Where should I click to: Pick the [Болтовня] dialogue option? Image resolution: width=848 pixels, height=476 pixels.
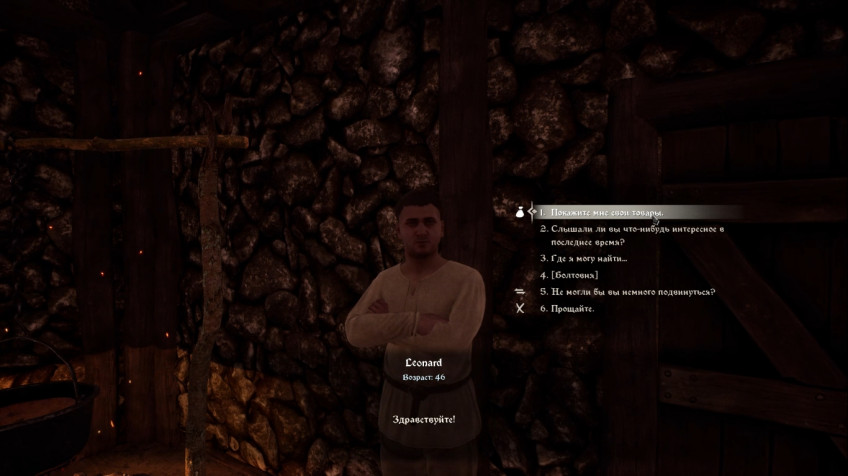tap(574, 275)
